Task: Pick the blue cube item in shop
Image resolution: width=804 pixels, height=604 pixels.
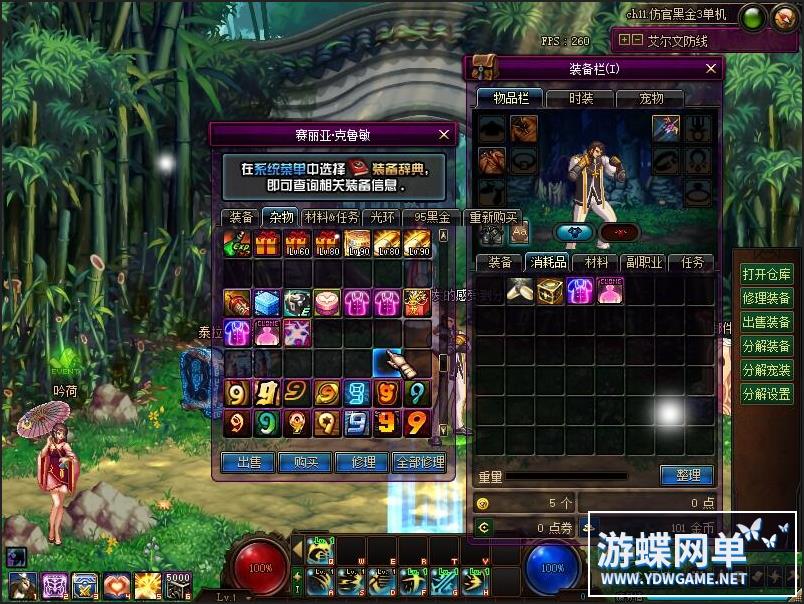Action: pyautogui.click(x=267, y=303)
